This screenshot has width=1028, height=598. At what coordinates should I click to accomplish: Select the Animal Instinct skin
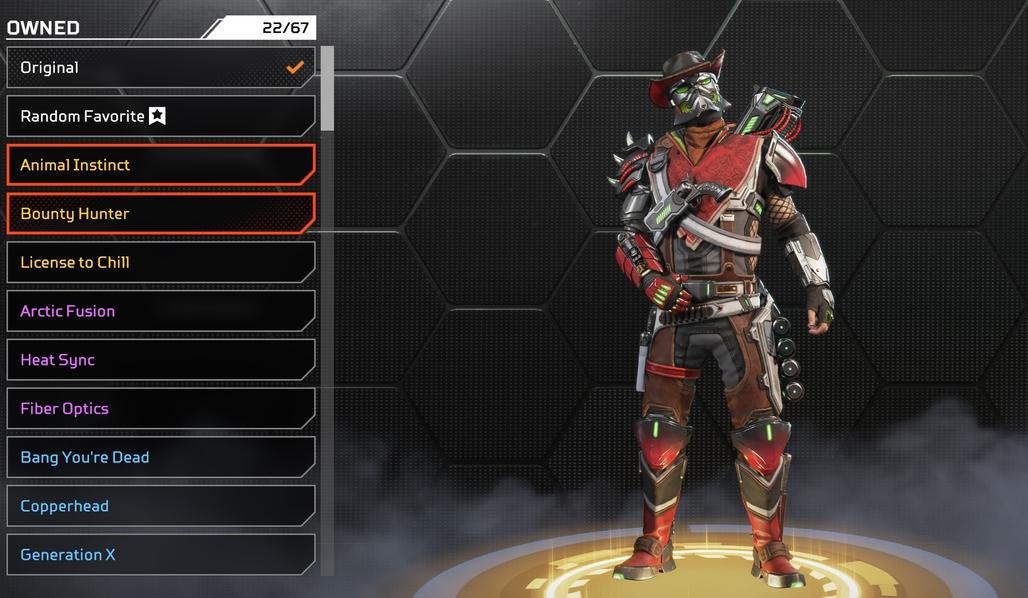pyautogui.click(x=160, y=165)
